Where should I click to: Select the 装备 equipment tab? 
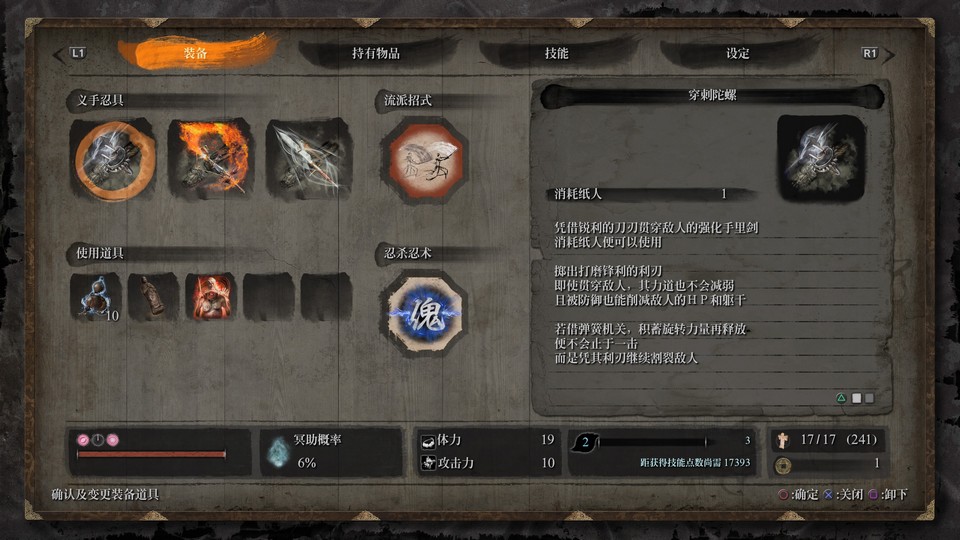point(196,54)
